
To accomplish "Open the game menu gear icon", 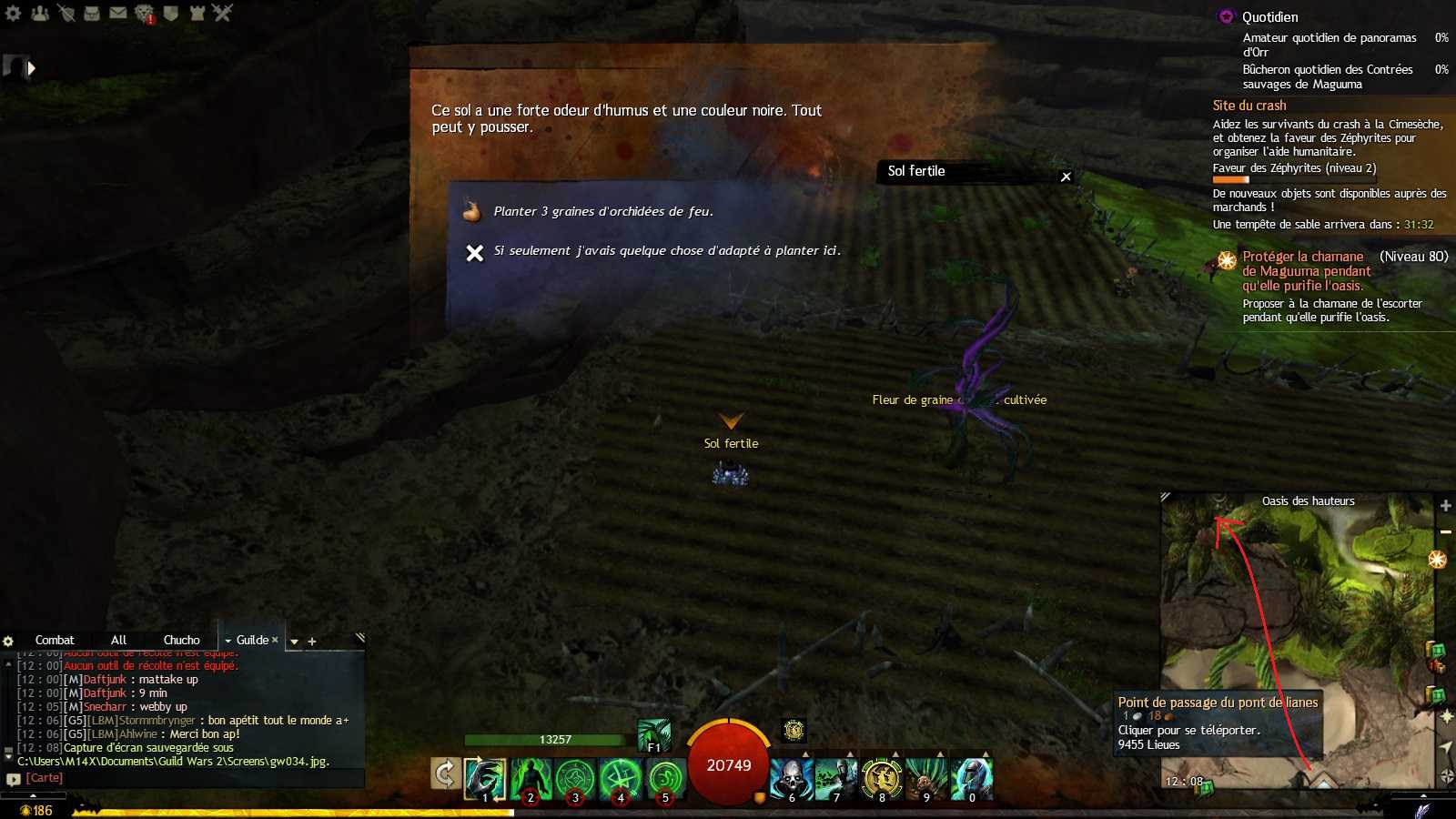I will pos(13,14).
